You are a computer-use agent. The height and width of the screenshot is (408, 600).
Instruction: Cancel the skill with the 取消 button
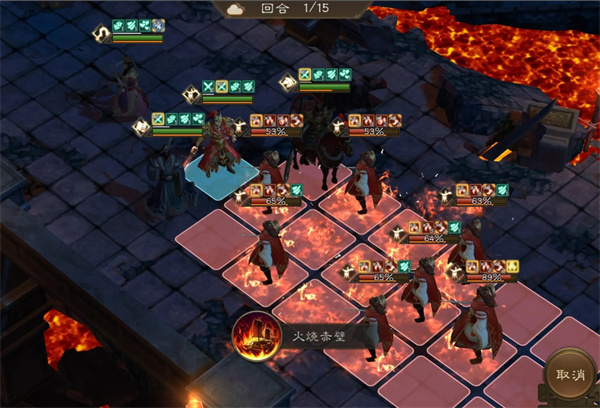pyautogui.click(x=571, y=375)
